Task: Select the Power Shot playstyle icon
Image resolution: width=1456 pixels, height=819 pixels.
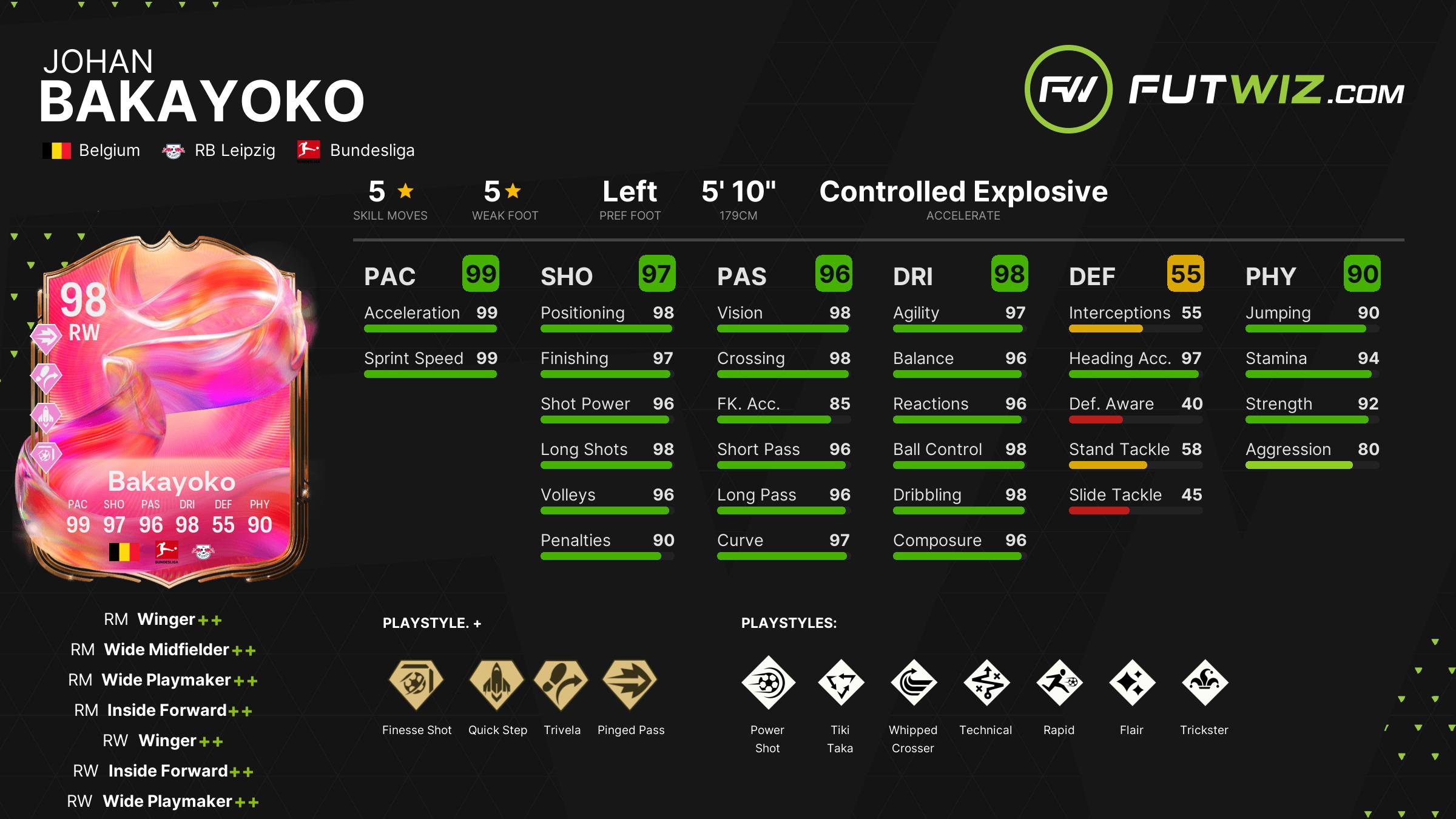Action: tap(768, 682)
